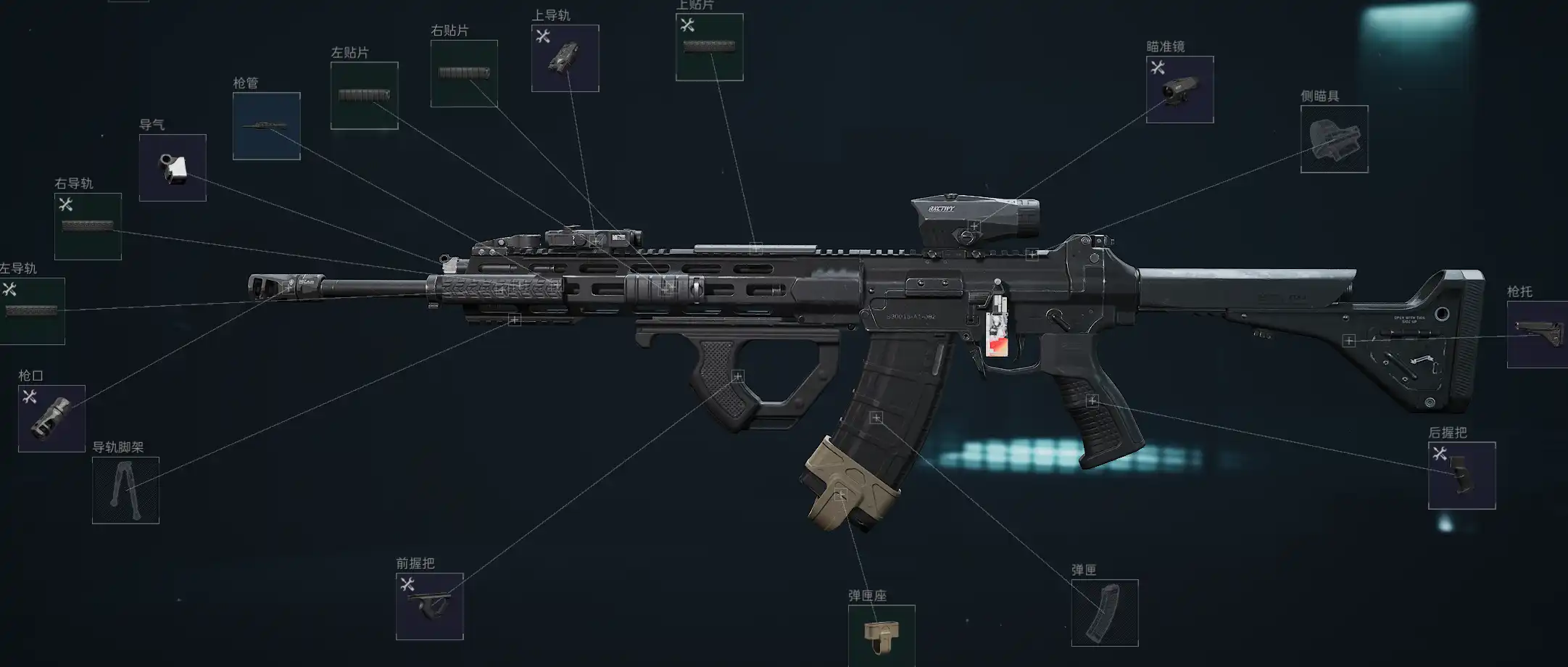1568x667 pixels.
Task: Select the 瞄准镜 scope slot
Action: [1179, 89]
